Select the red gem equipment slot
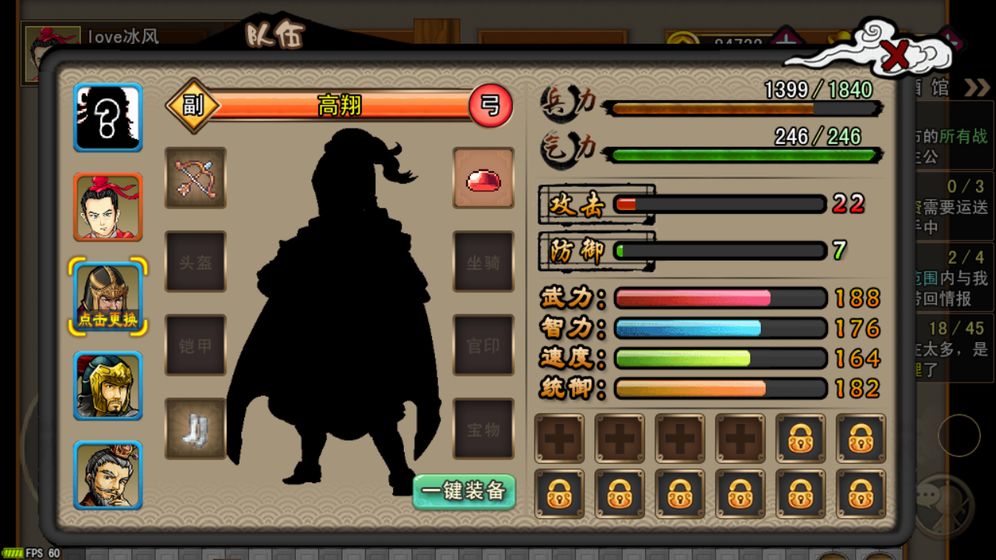 click(483, 178)
